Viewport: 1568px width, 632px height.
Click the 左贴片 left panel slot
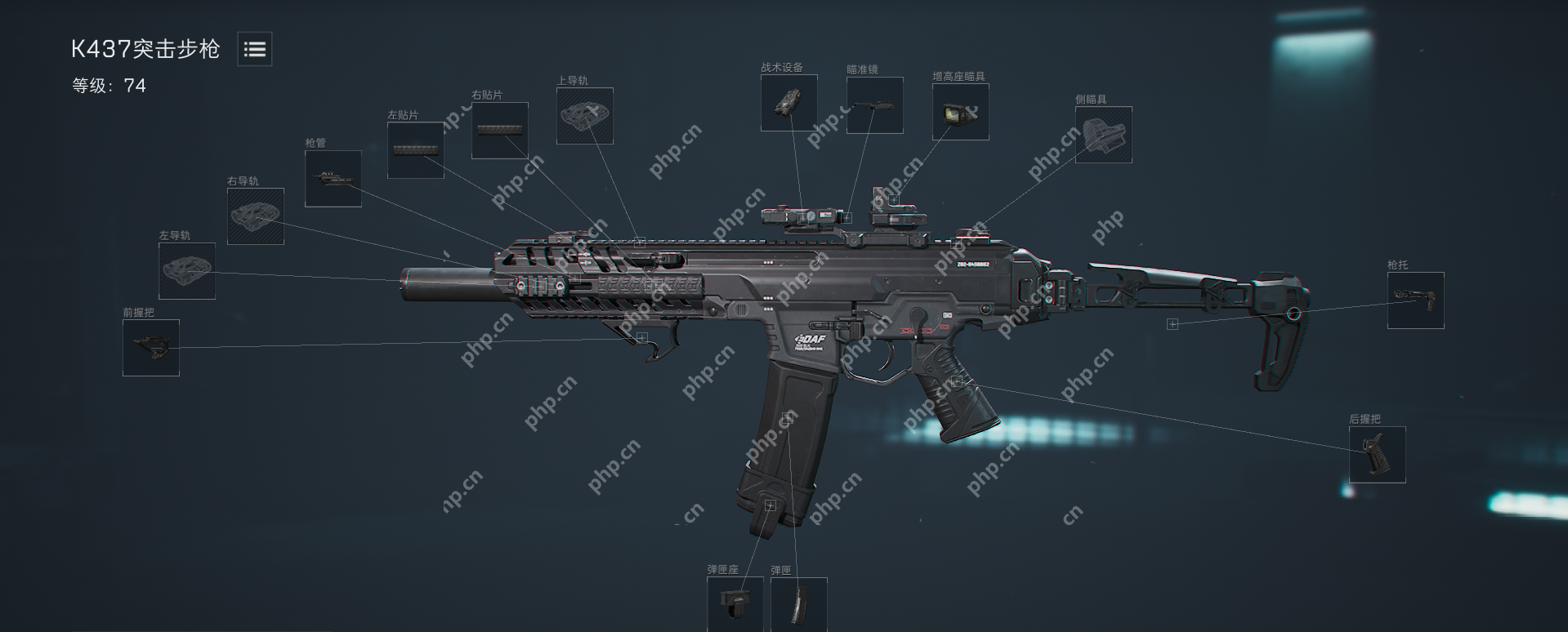tap(416, 150)
